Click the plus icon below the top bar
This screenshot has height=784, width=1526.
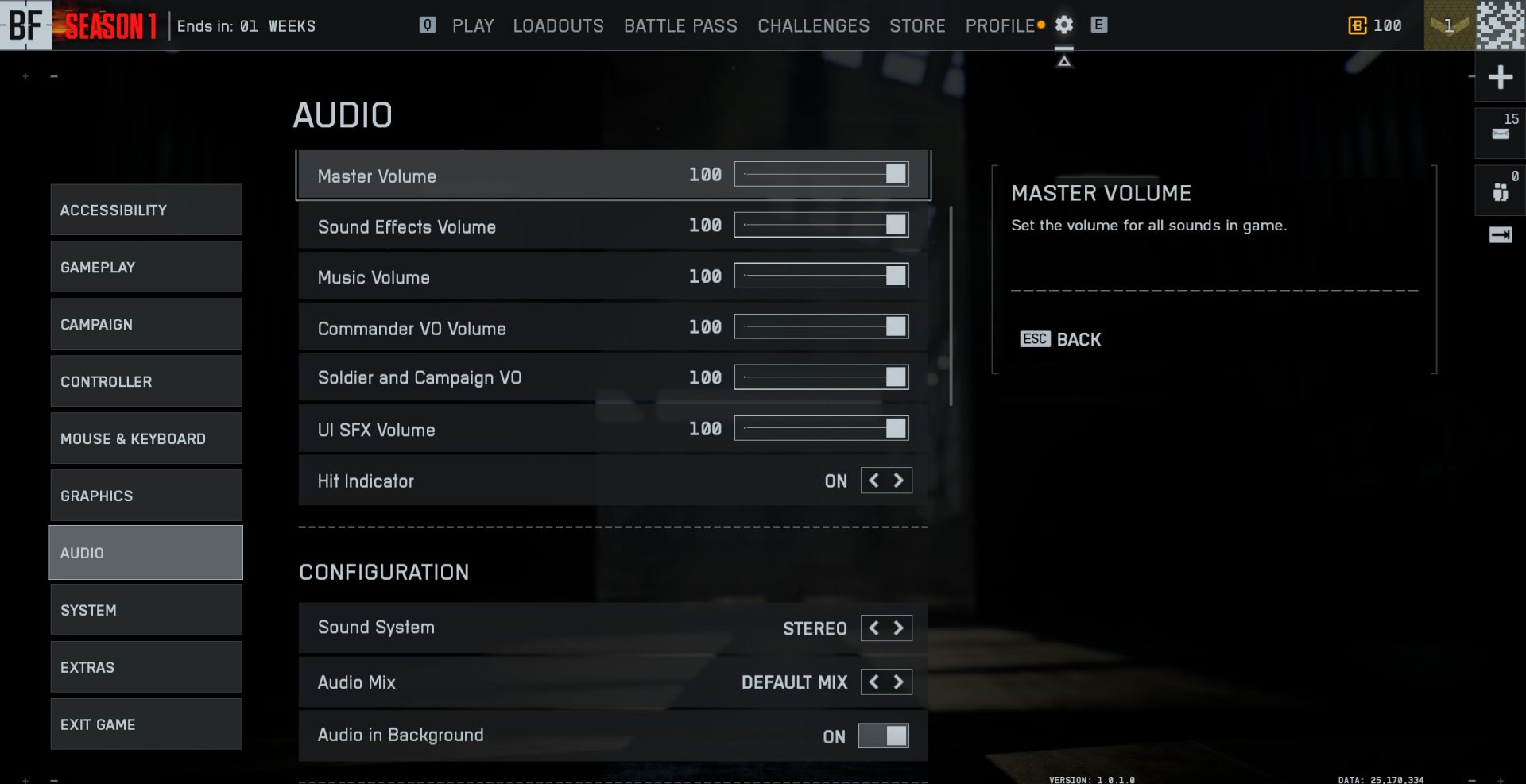[x=1501, y=77]
